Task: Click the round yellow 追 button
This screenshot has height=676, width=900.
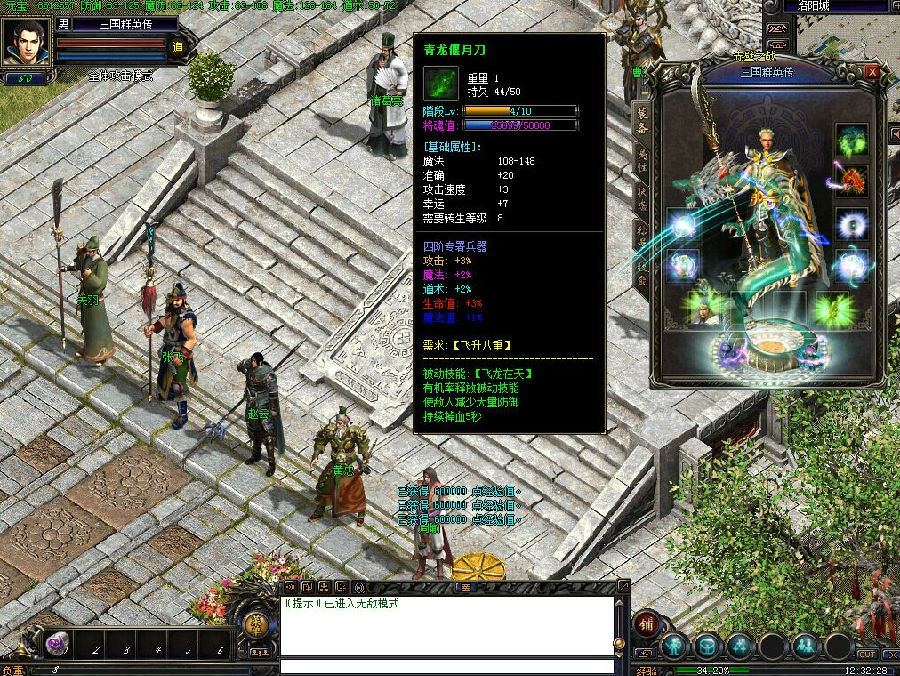Action: click(178, 46)
